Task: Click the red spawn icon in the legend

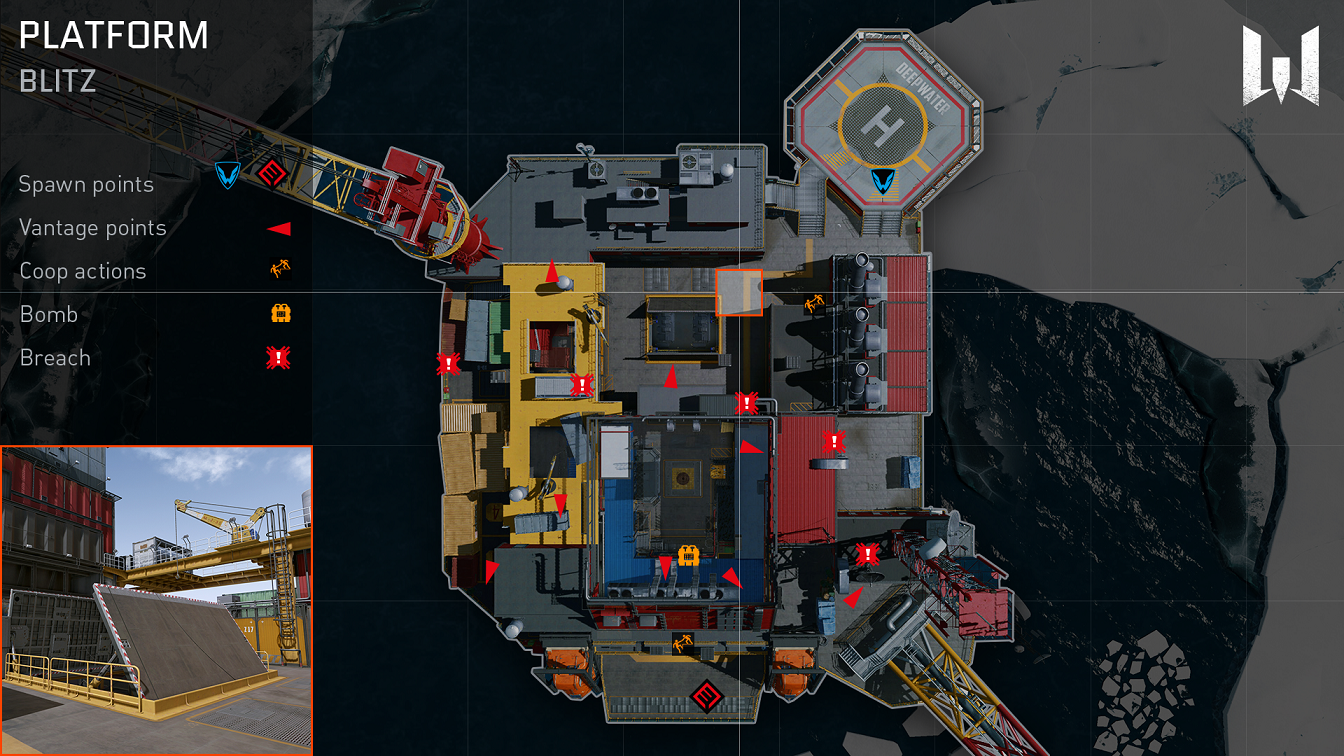Action: pos(268,175)
